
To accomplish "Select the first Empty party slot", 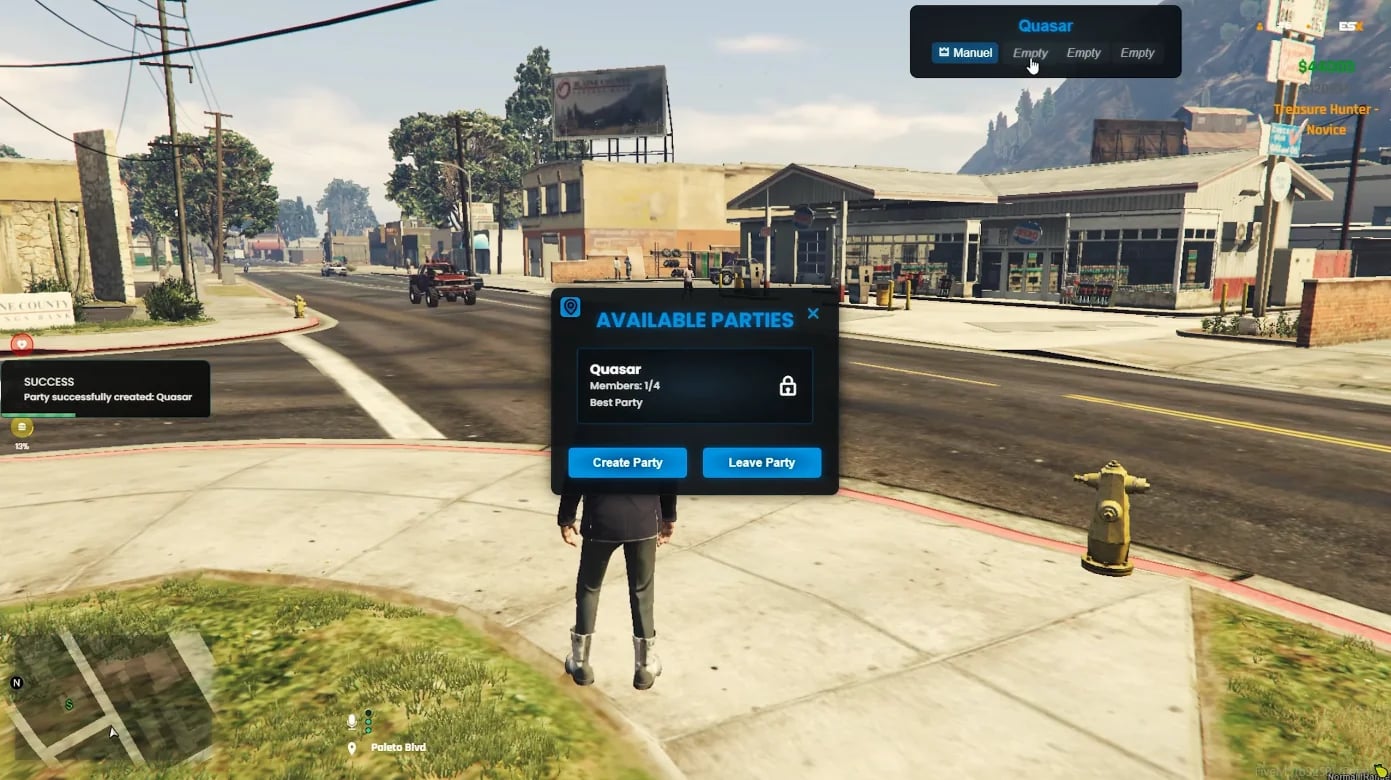I will pos(1030,53).
